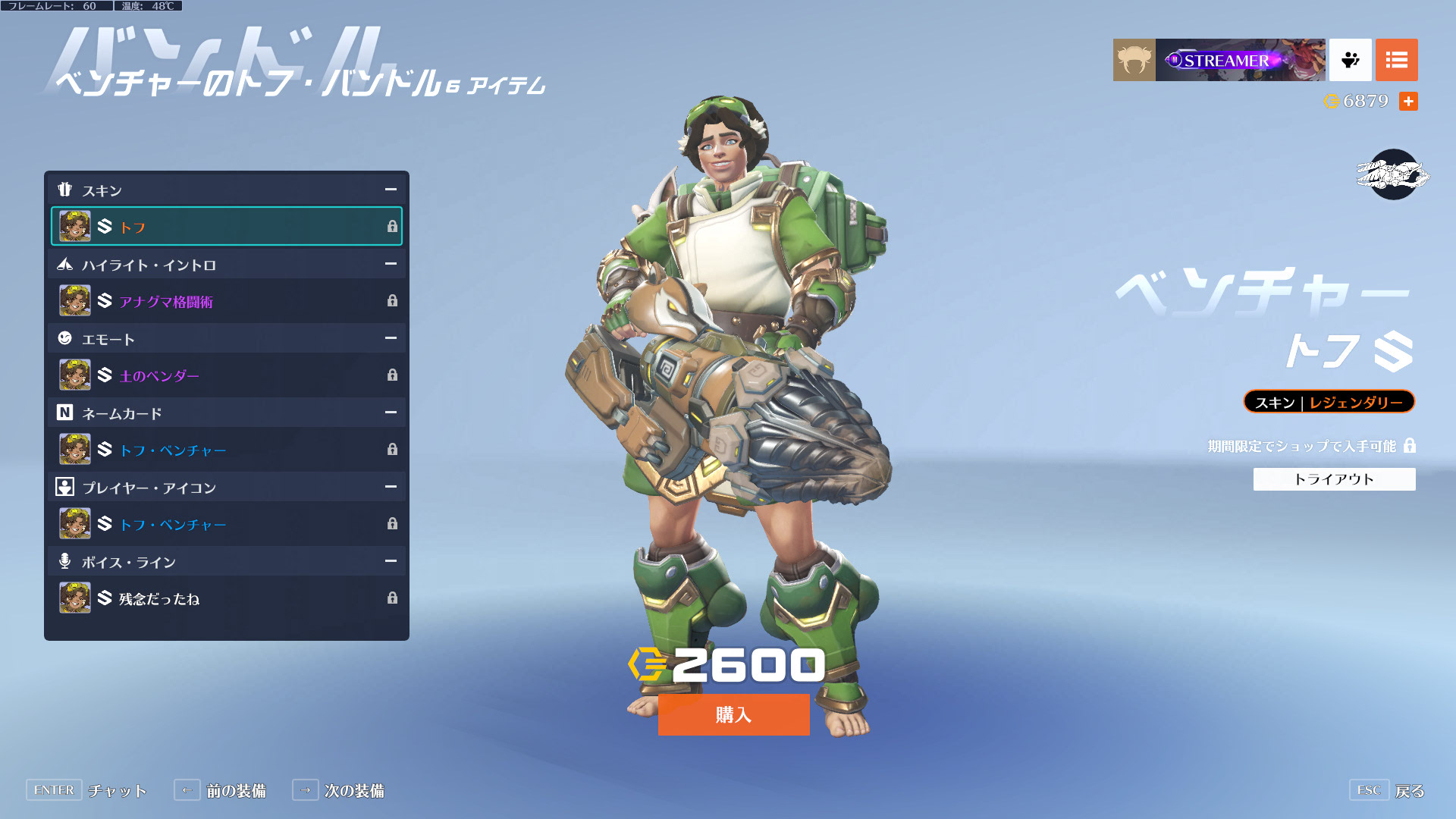
Task: Pick the トフ・ベンチャー name card item
Action: 226,450
